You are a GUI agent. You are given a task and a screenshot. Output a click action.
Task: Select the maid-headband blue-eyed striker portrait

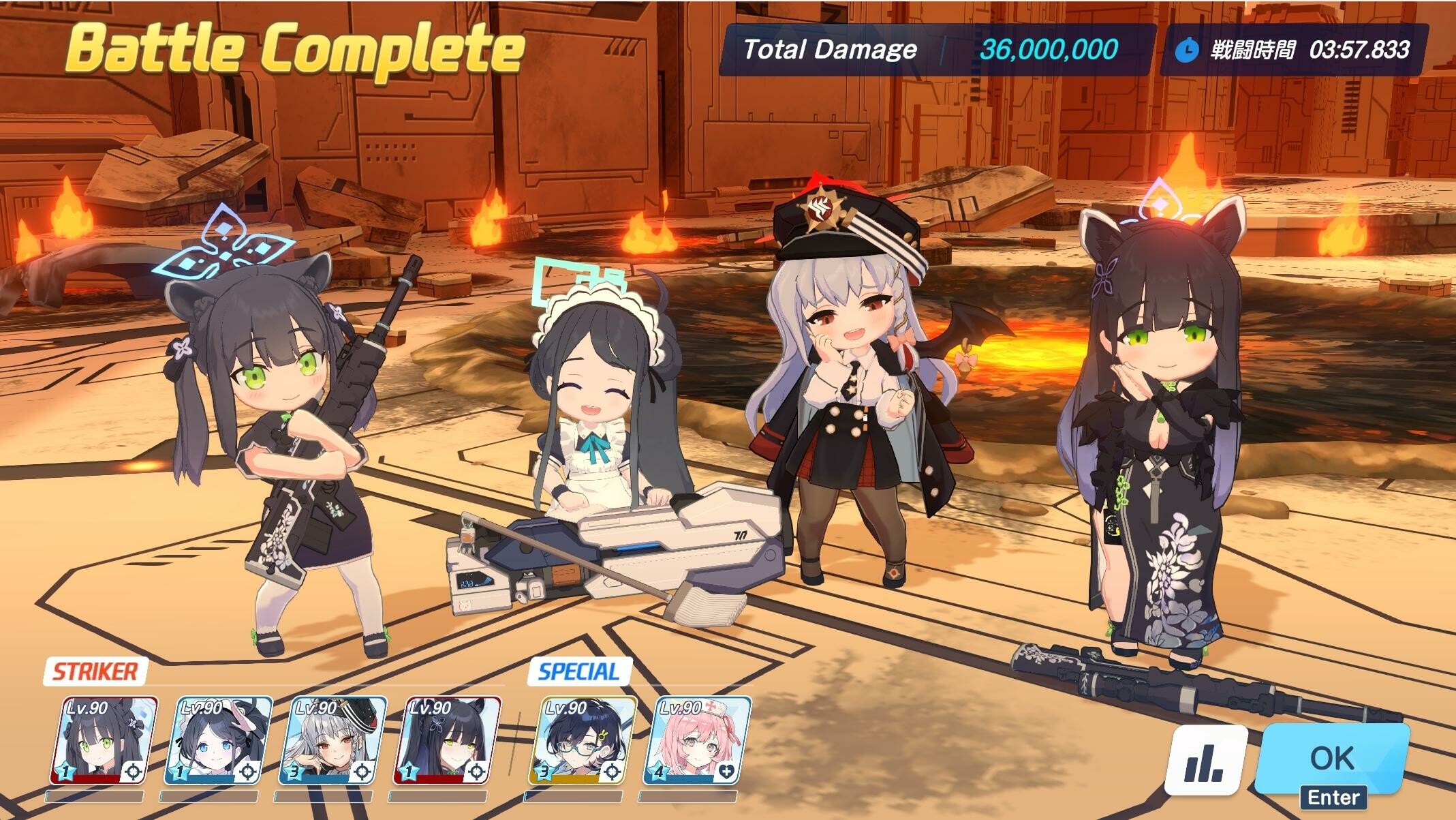point(218,740)
